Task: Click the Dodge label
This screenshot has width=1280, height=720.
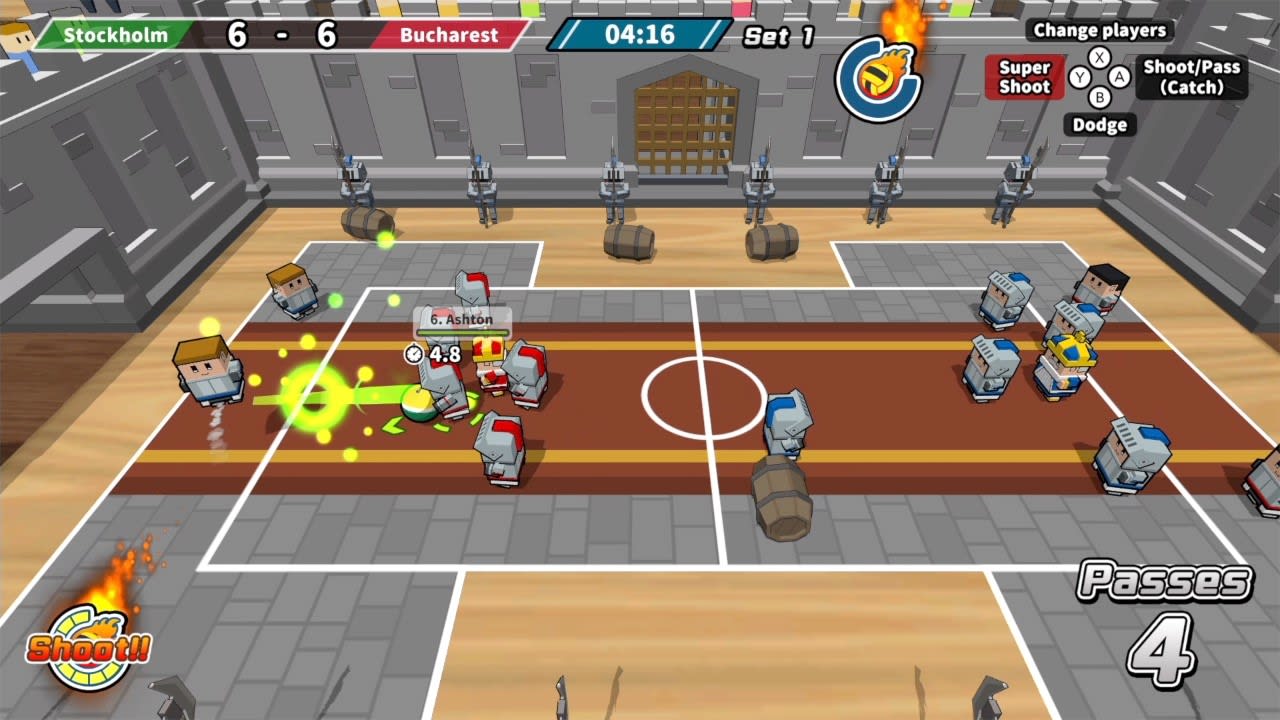Action: (1100, 124)
